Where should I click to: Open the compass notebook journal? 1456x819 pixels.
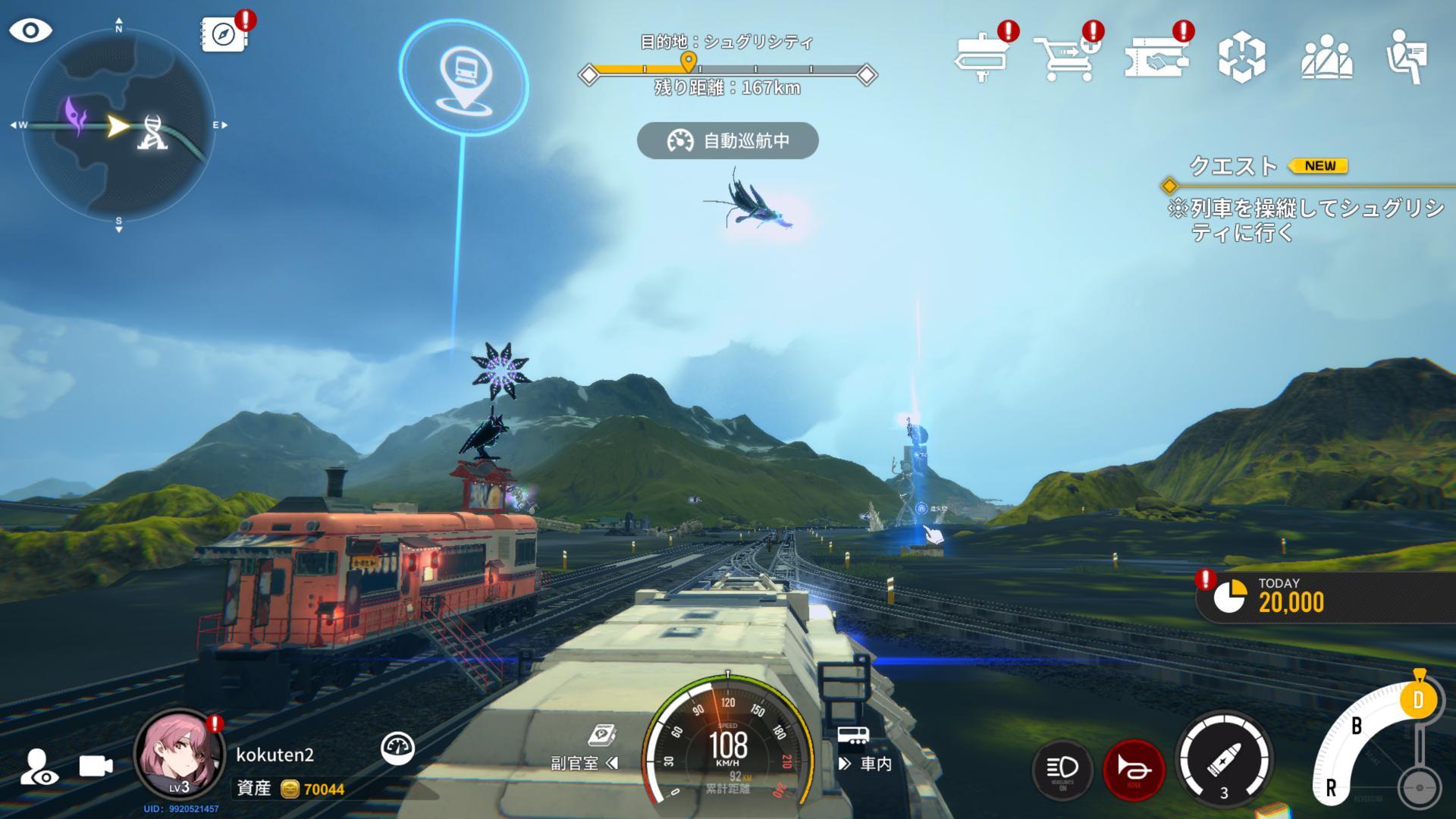(x=224, y=35)
